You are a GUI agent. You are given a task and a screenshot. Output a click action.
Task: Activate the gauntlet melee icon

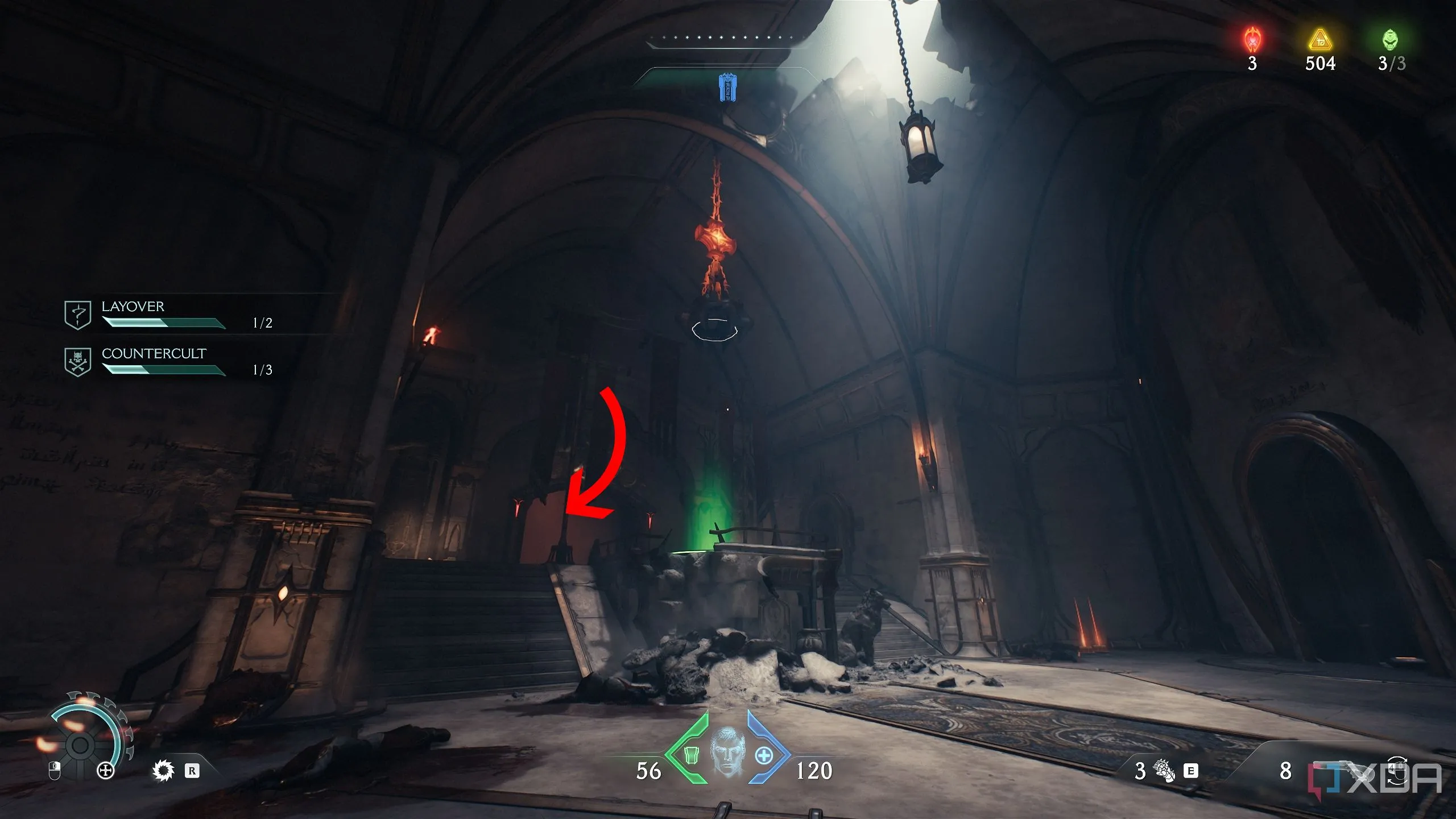1164,771
